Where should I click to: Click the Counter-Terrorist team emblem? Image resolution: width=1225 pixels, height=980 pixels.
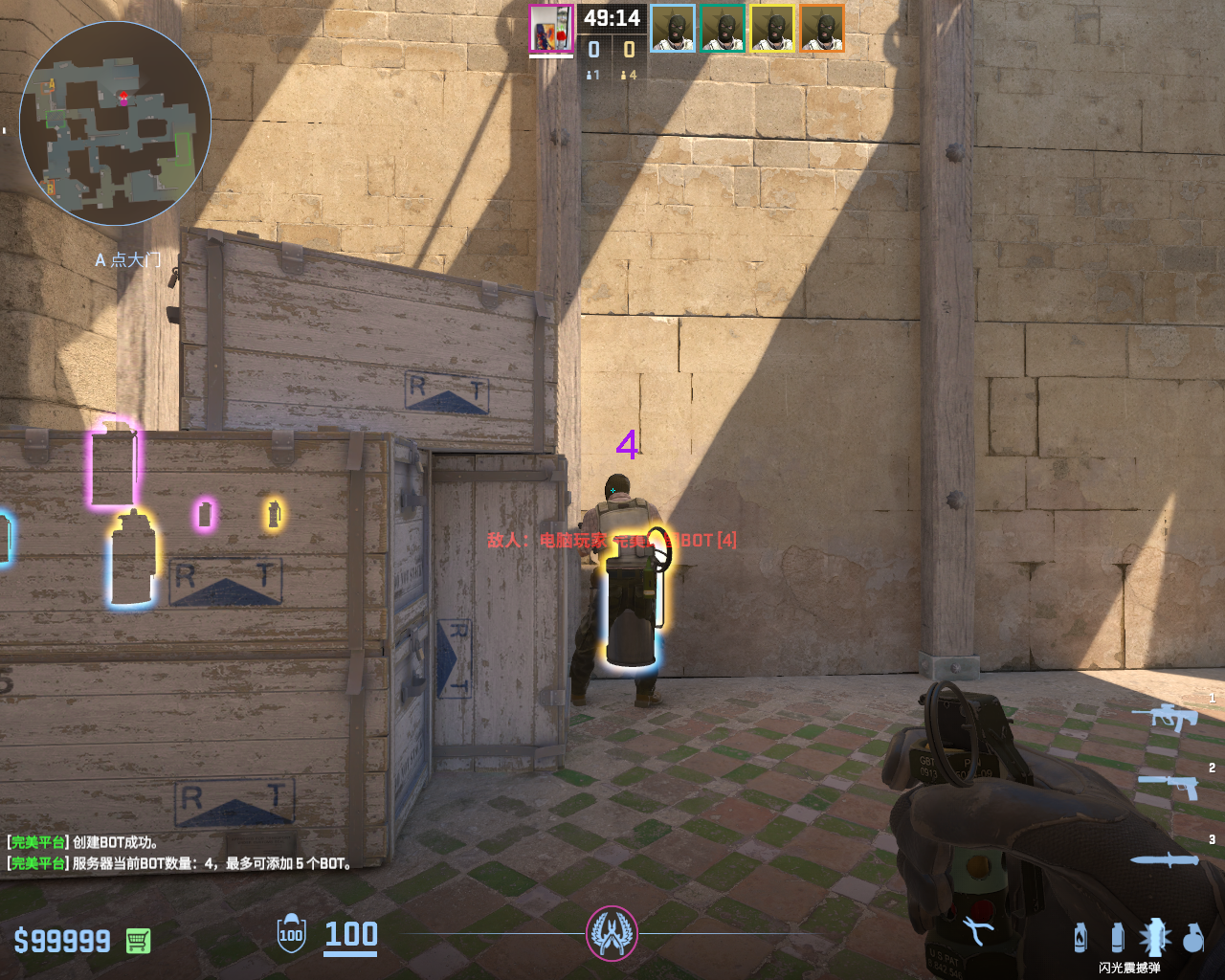(x=612, y=933)
